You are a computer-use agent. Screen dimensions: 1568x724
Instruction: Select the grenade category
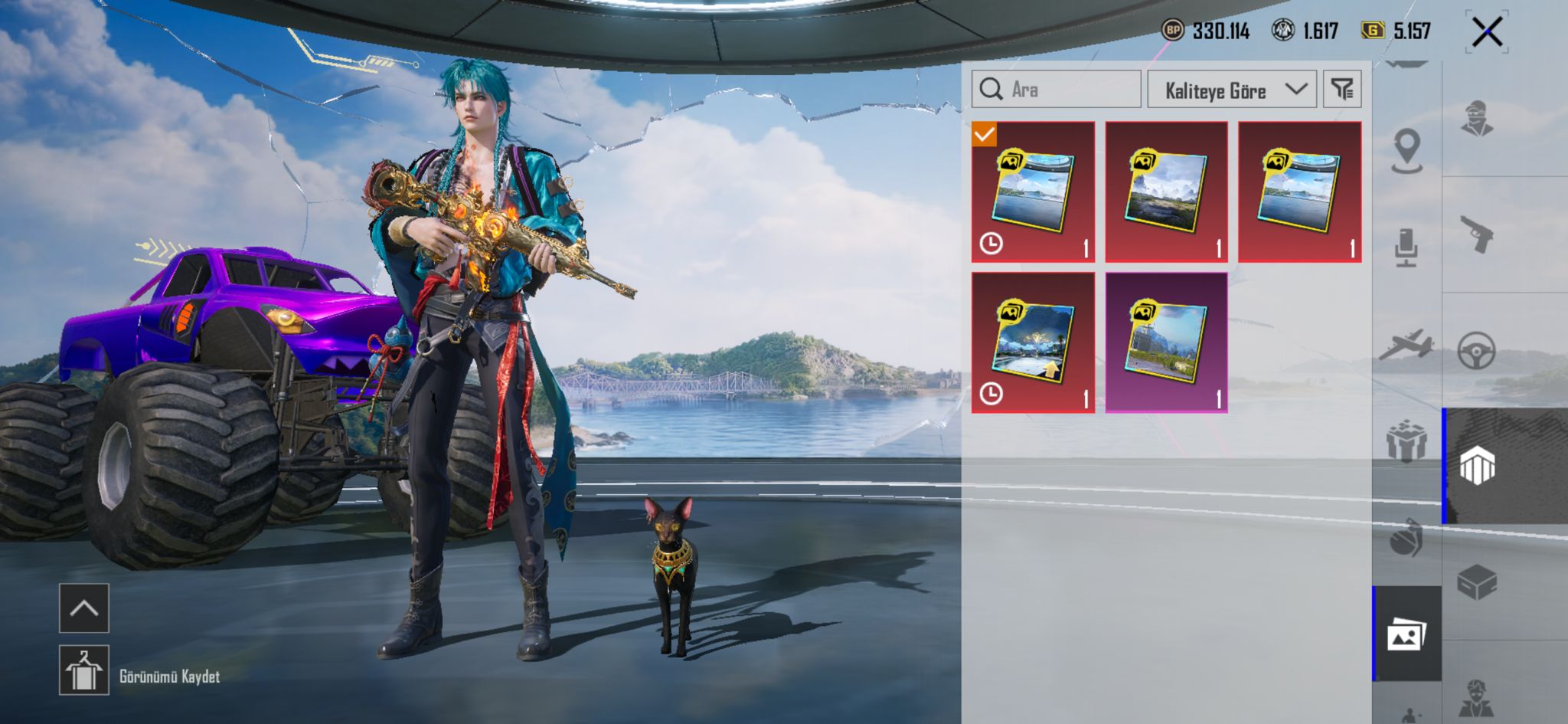tap(1407, 537)
